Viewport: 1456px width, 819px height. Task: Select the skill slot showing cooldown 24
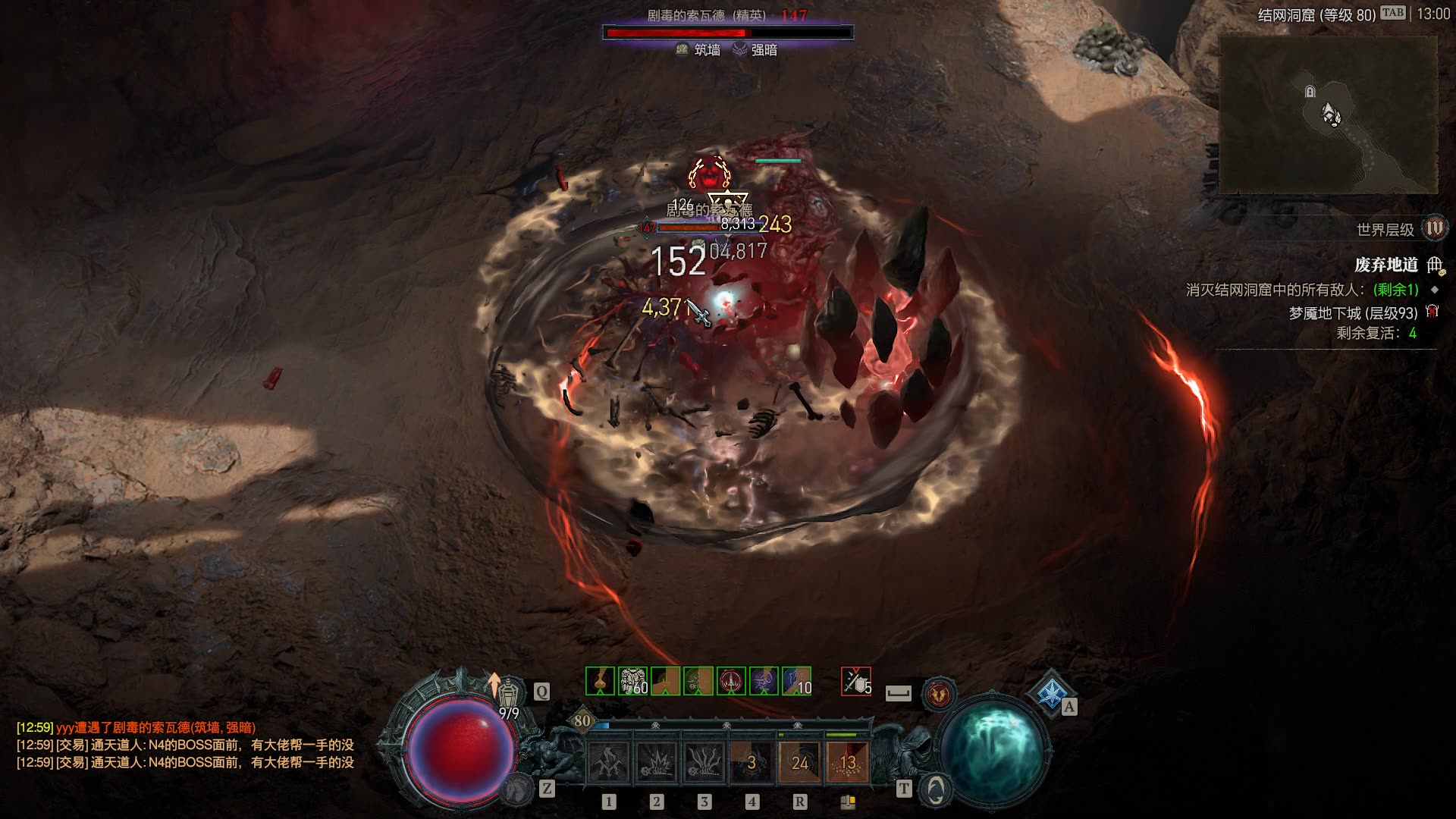[x=799, y=762]
